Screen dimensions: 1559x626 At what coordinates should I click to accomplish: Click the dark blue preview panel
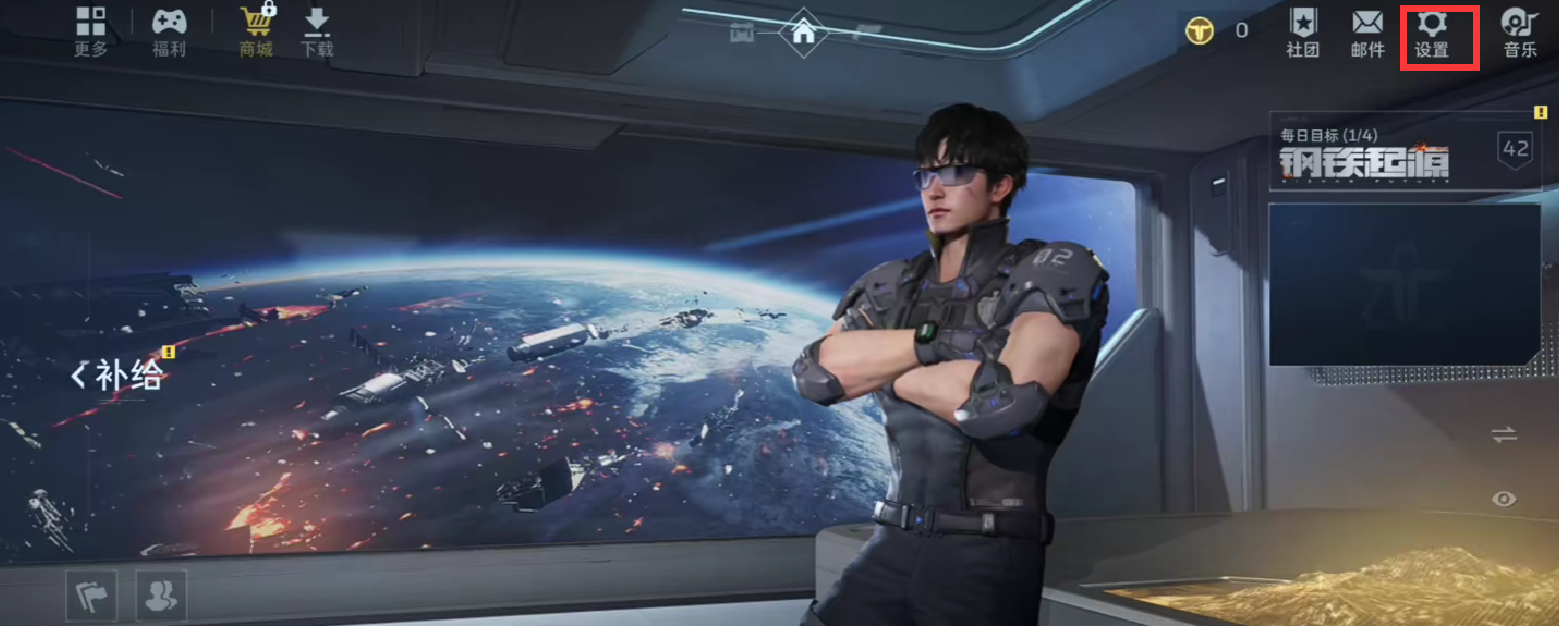point(1404,284)
